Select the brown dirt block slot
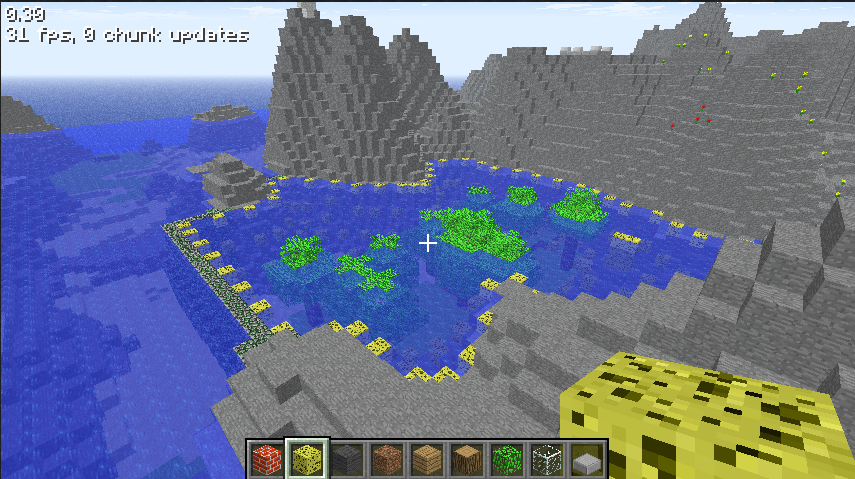Viewport: 855px width, 479px height. [x=387, y=460]
